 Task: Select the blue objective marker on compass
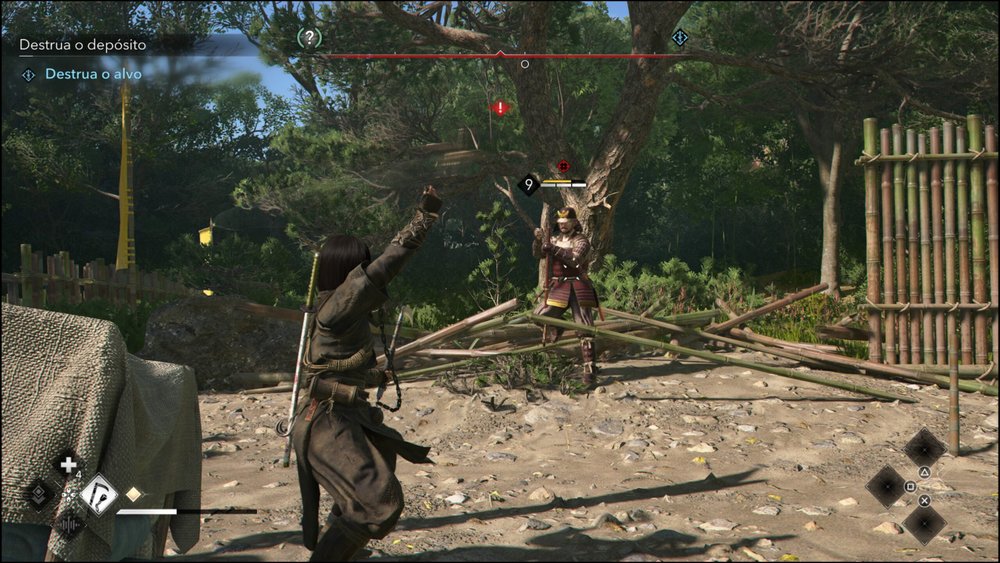click(680, 38)
